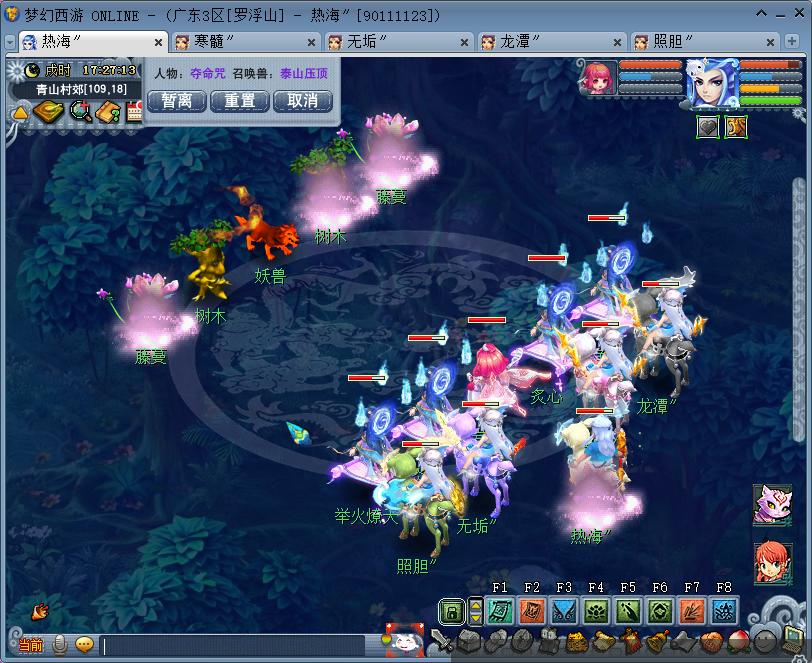Click the chat input field
This screenshot has width=812, height=663.
point(240,646)
